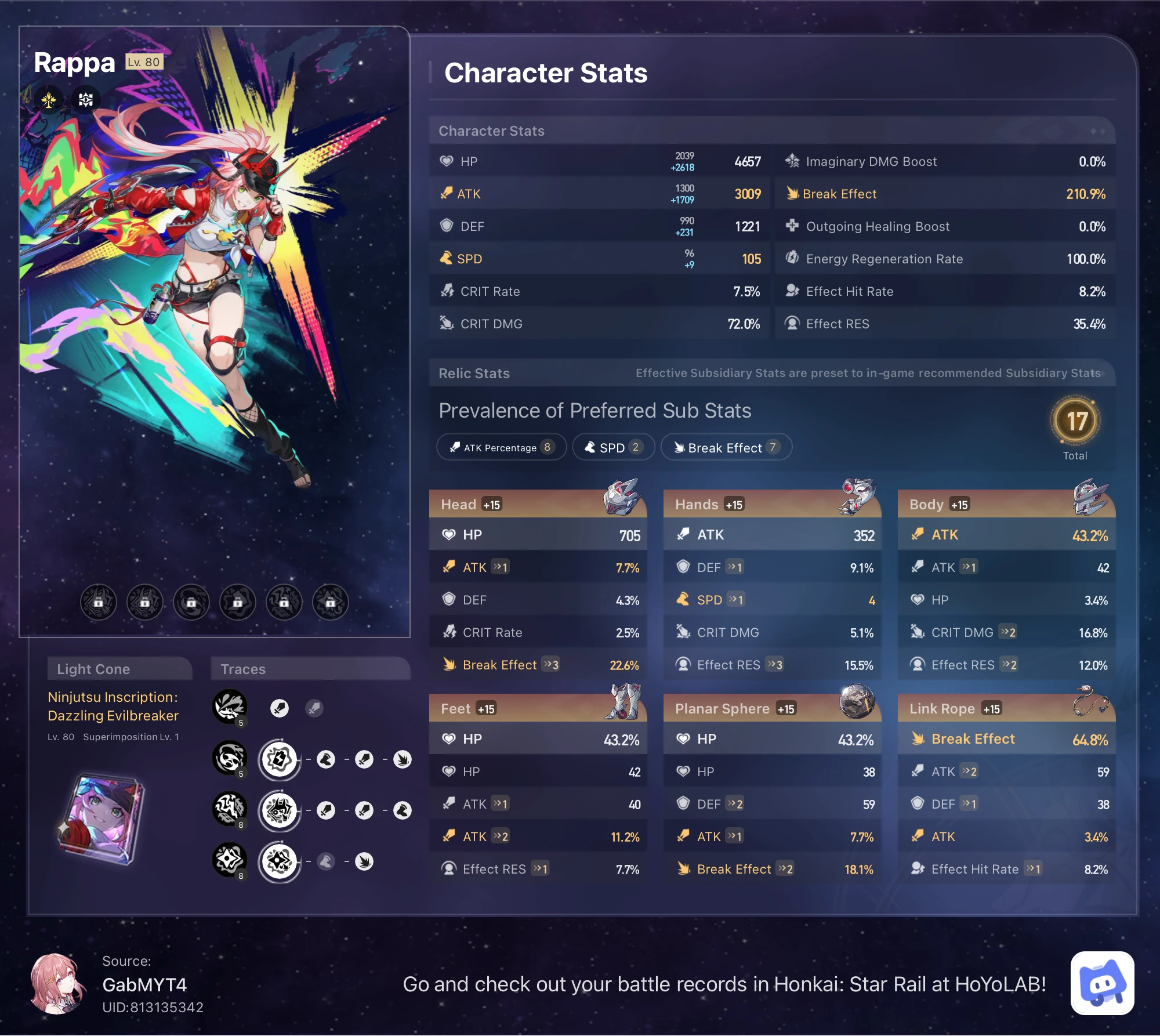Select Rappa's Imaginary element icon
The height and width of the screenshot is (1036, 1160).
pyautogui.click(x=49, y=100)
